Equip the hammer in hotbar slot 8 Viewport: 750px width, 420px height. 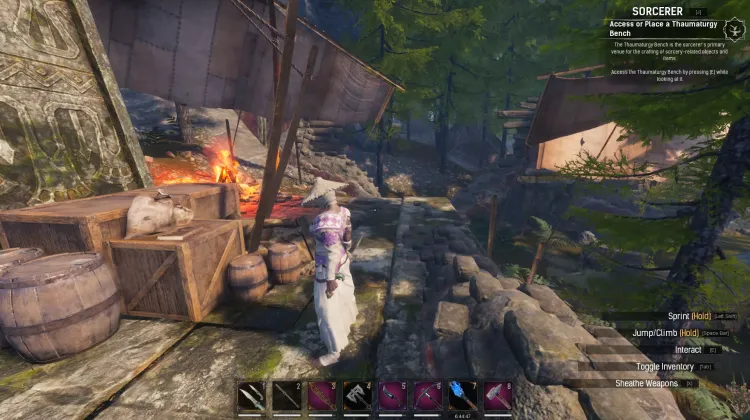tap(498, 396)
